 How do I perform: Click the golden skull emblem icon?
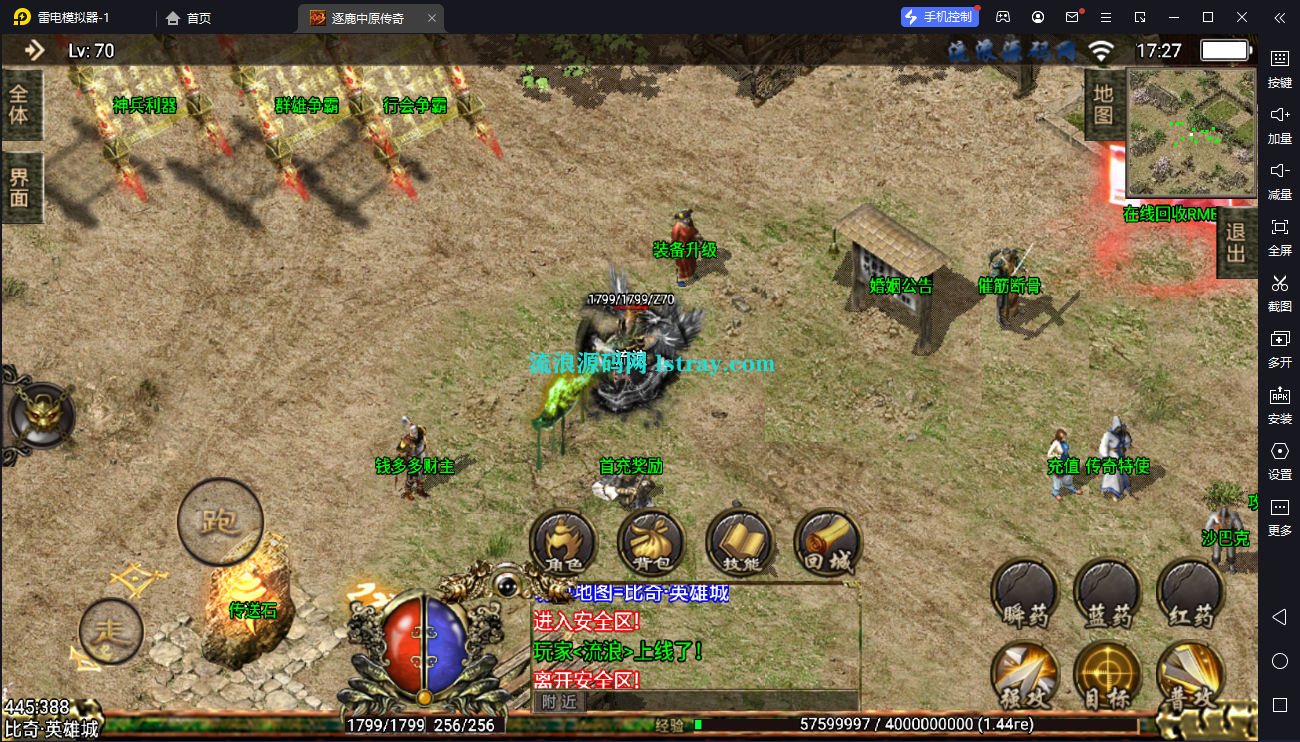(40, 415)
